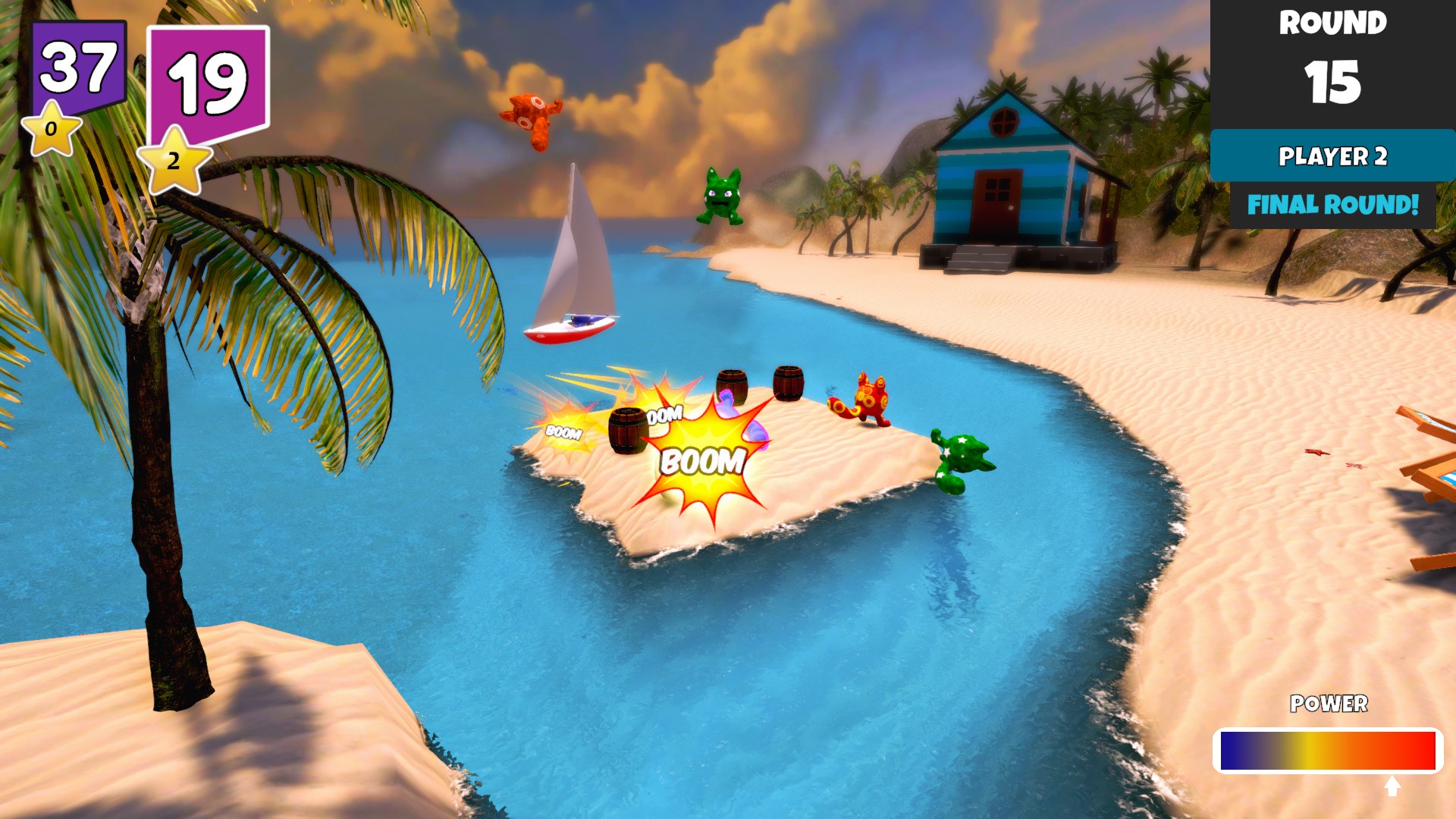Open the PLAYER 2 name panel
1456x819 pixels.
click(1332, 158)
